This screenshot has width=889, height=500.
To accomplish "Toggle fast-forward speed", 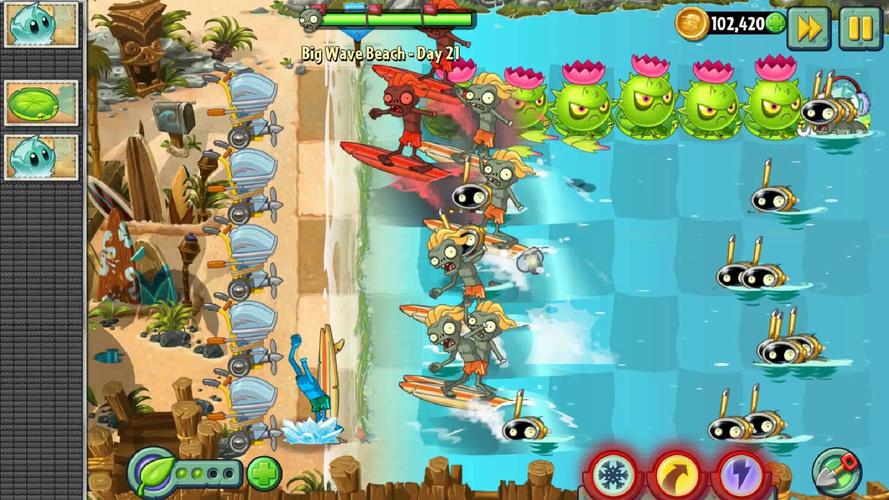I will [x=808, y=28].
